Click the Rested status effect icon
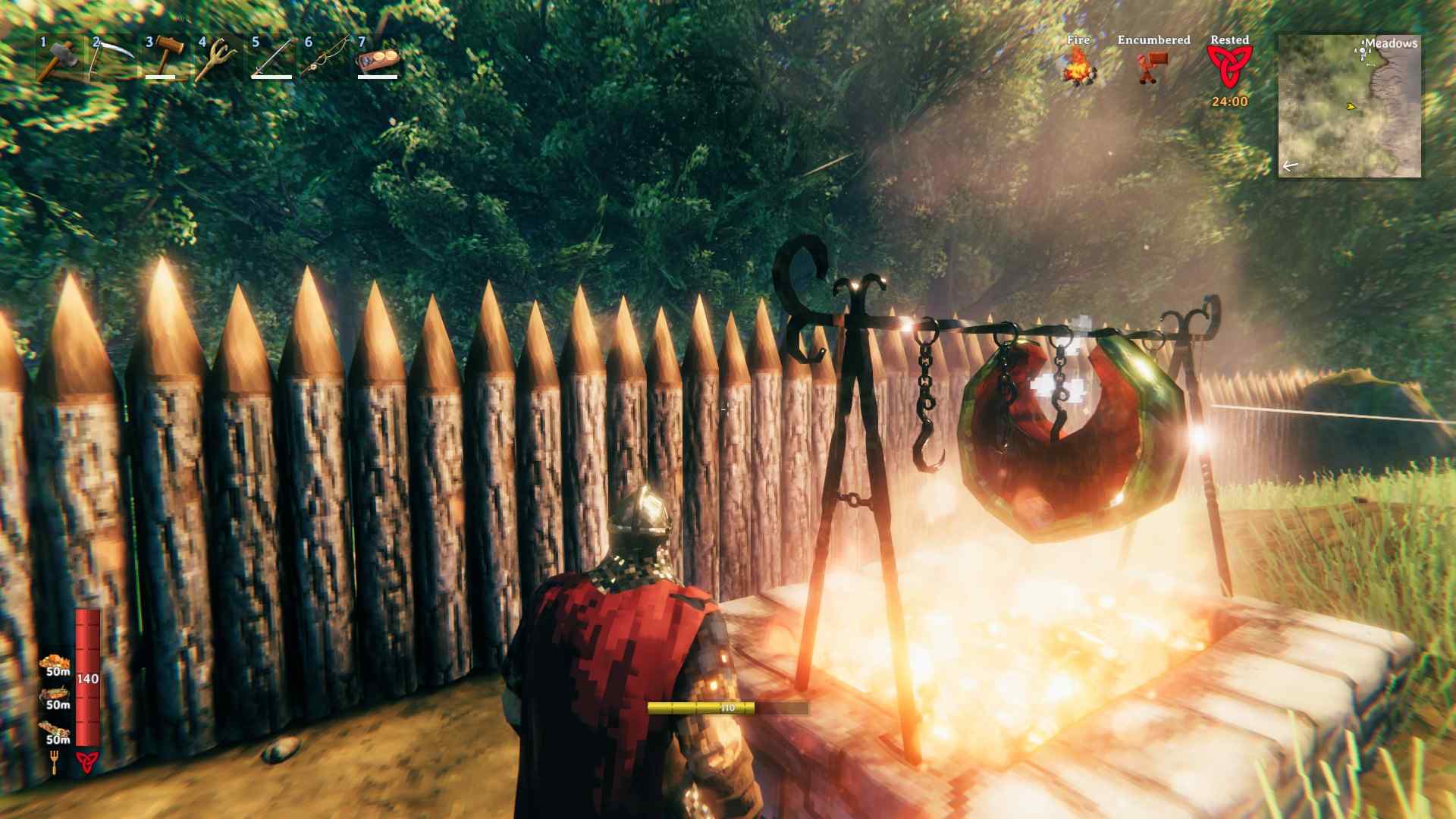The width and height of the screenshot is (1456, 819). 1229,67
